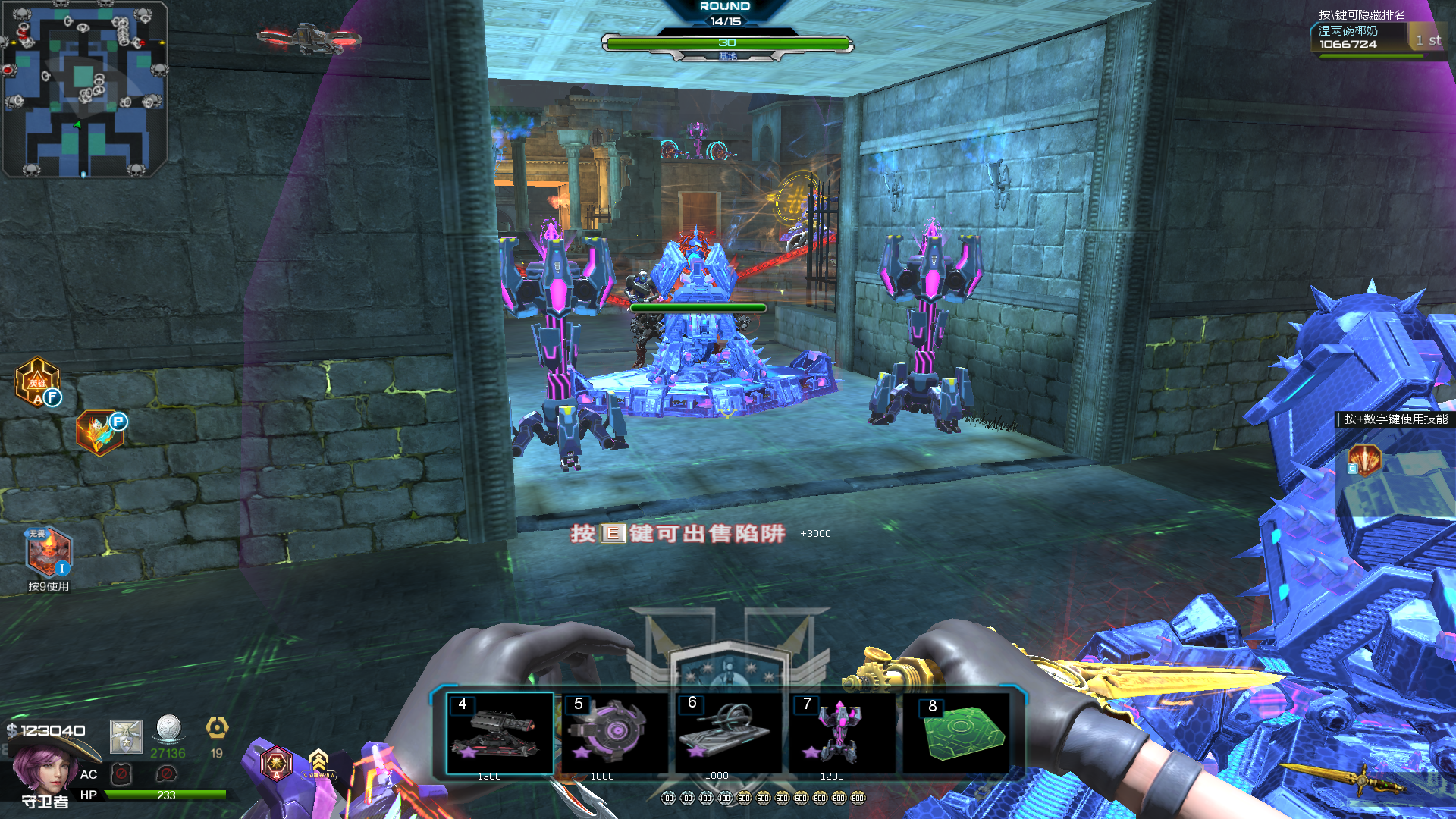
Task: Choose the purple disc trap in slot 5
Action: pos(613,733)
